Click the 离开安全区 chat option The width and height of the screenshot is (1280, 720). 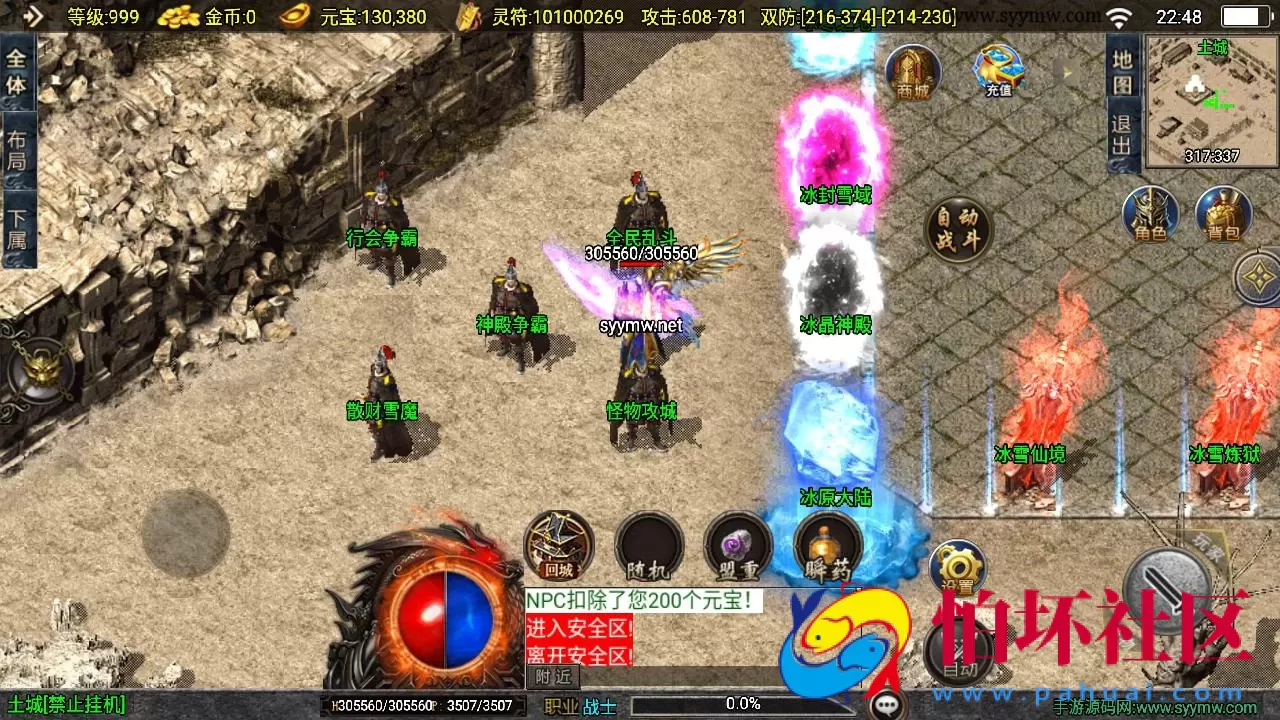(x=580, y=655)
